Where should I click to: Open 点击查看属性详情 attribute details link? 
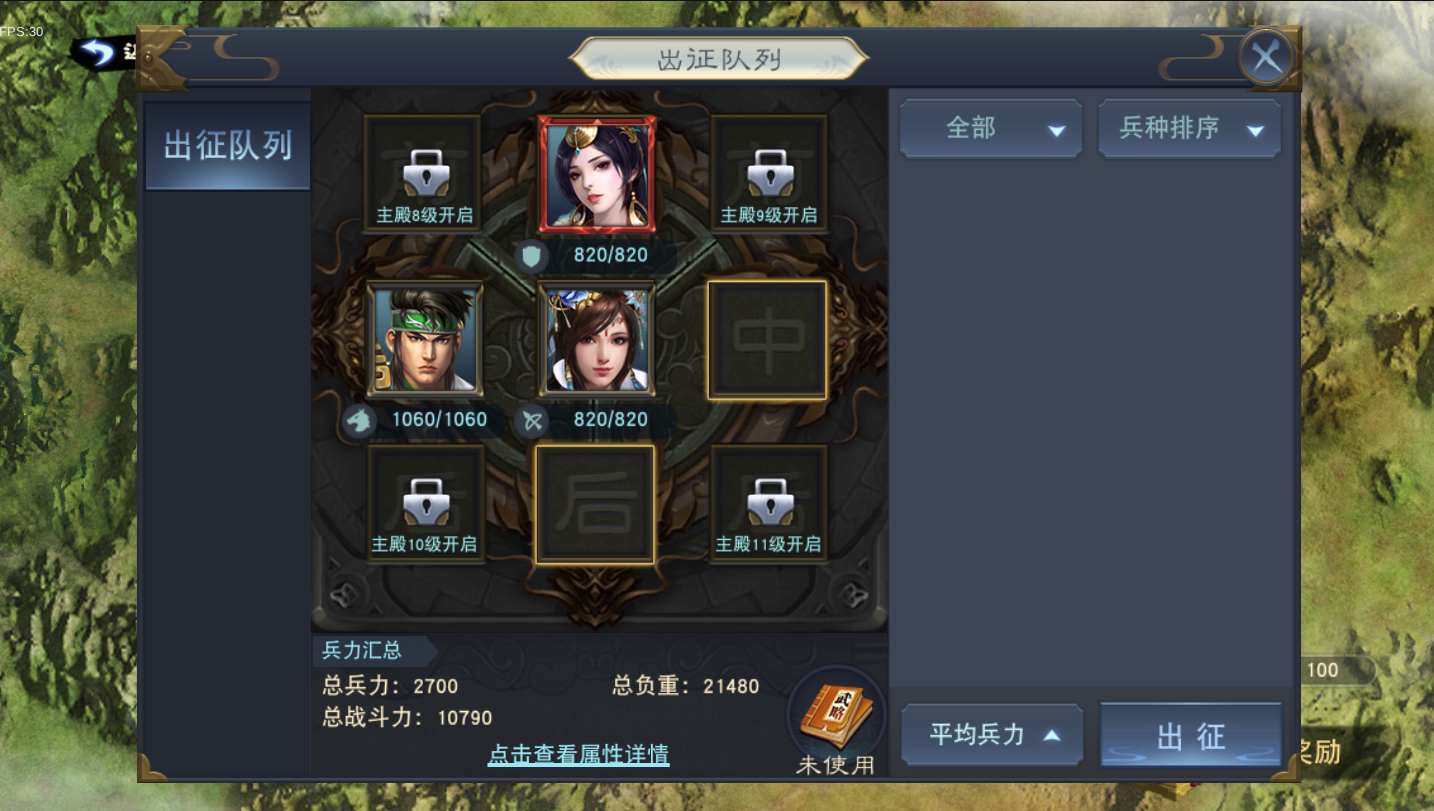pos(578,754)
